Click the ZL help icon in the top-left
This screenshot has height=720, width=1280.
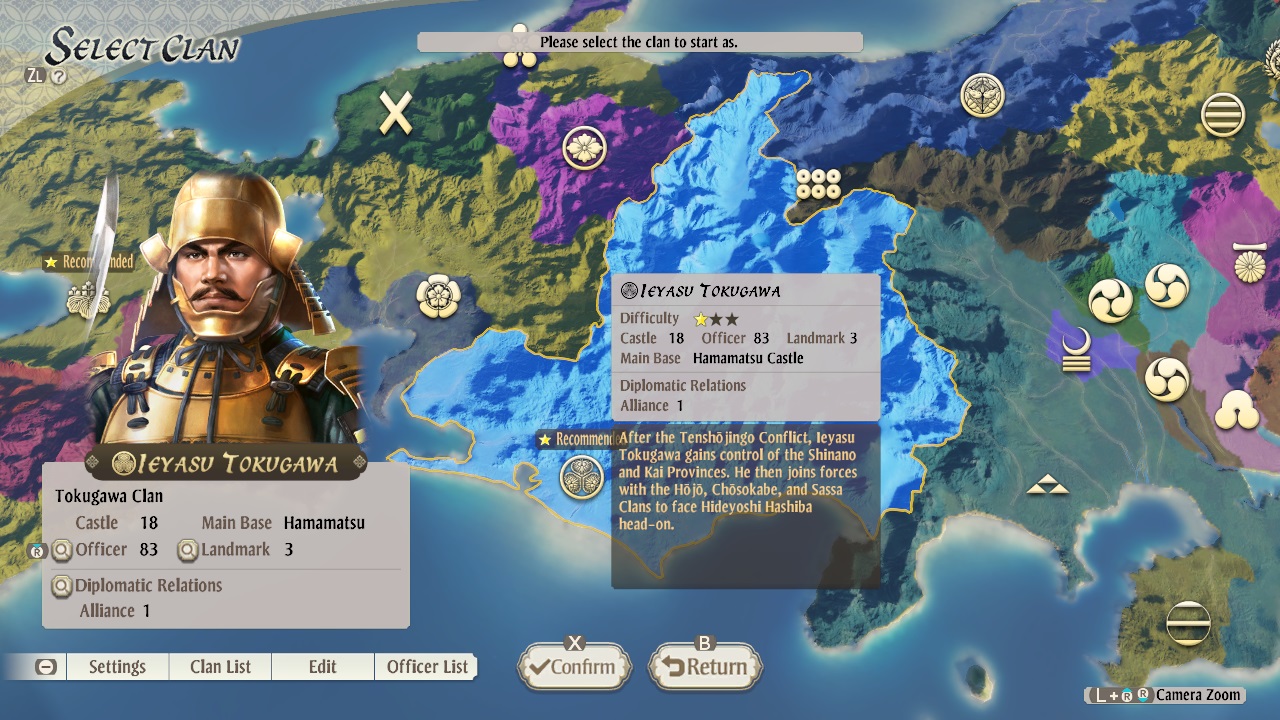click(36, 73)
